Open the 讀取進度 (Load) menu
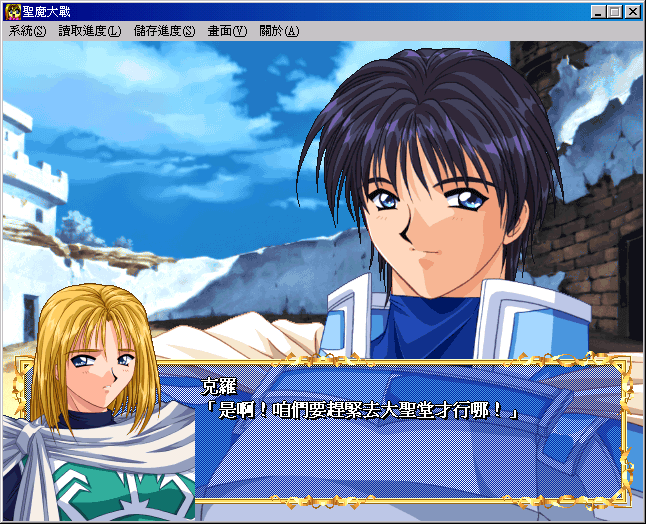The image size is (646, 524). pos(89,31)
